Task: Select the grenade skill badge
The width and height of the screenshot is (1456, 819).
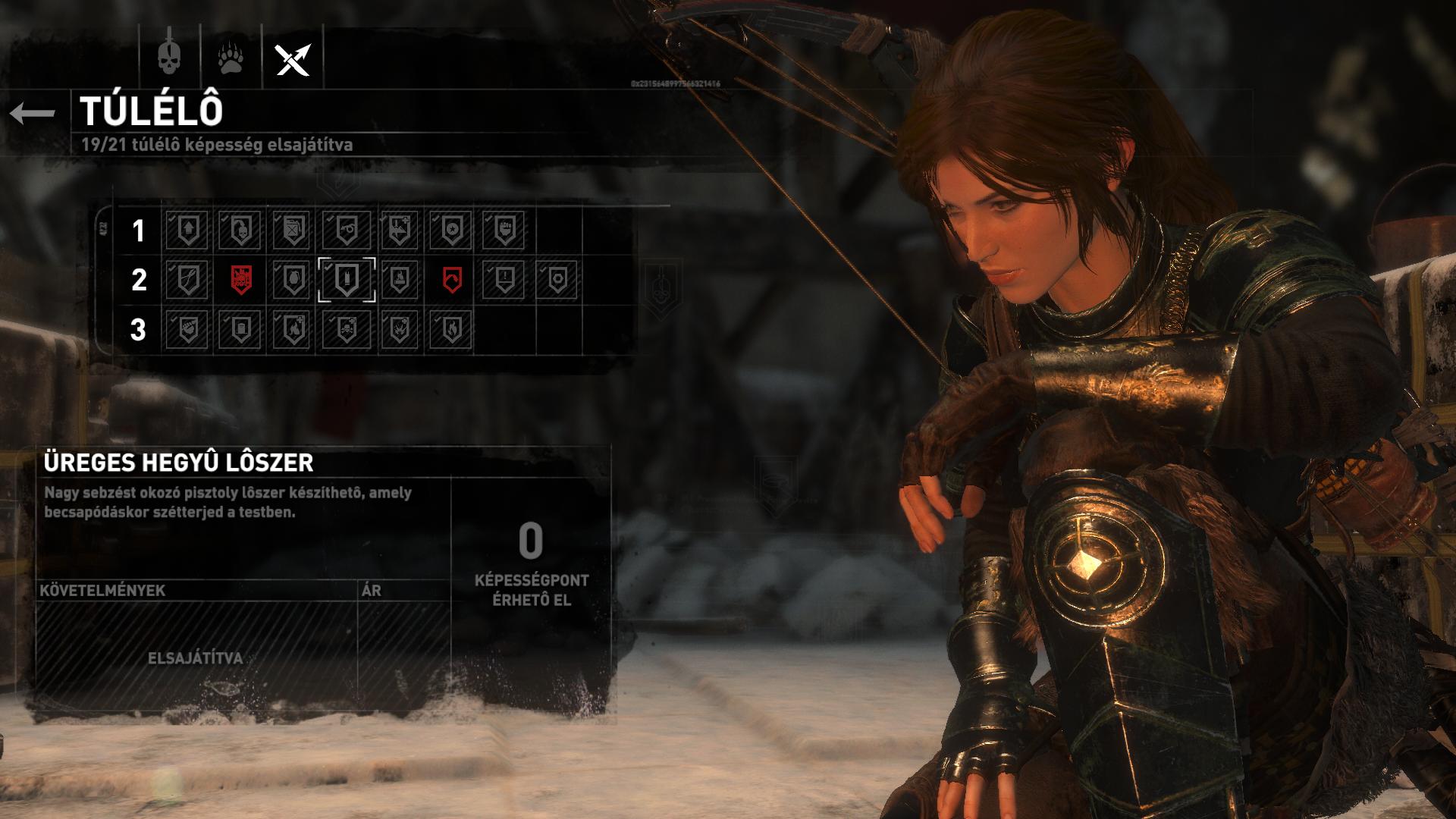Action: (293, 280)
